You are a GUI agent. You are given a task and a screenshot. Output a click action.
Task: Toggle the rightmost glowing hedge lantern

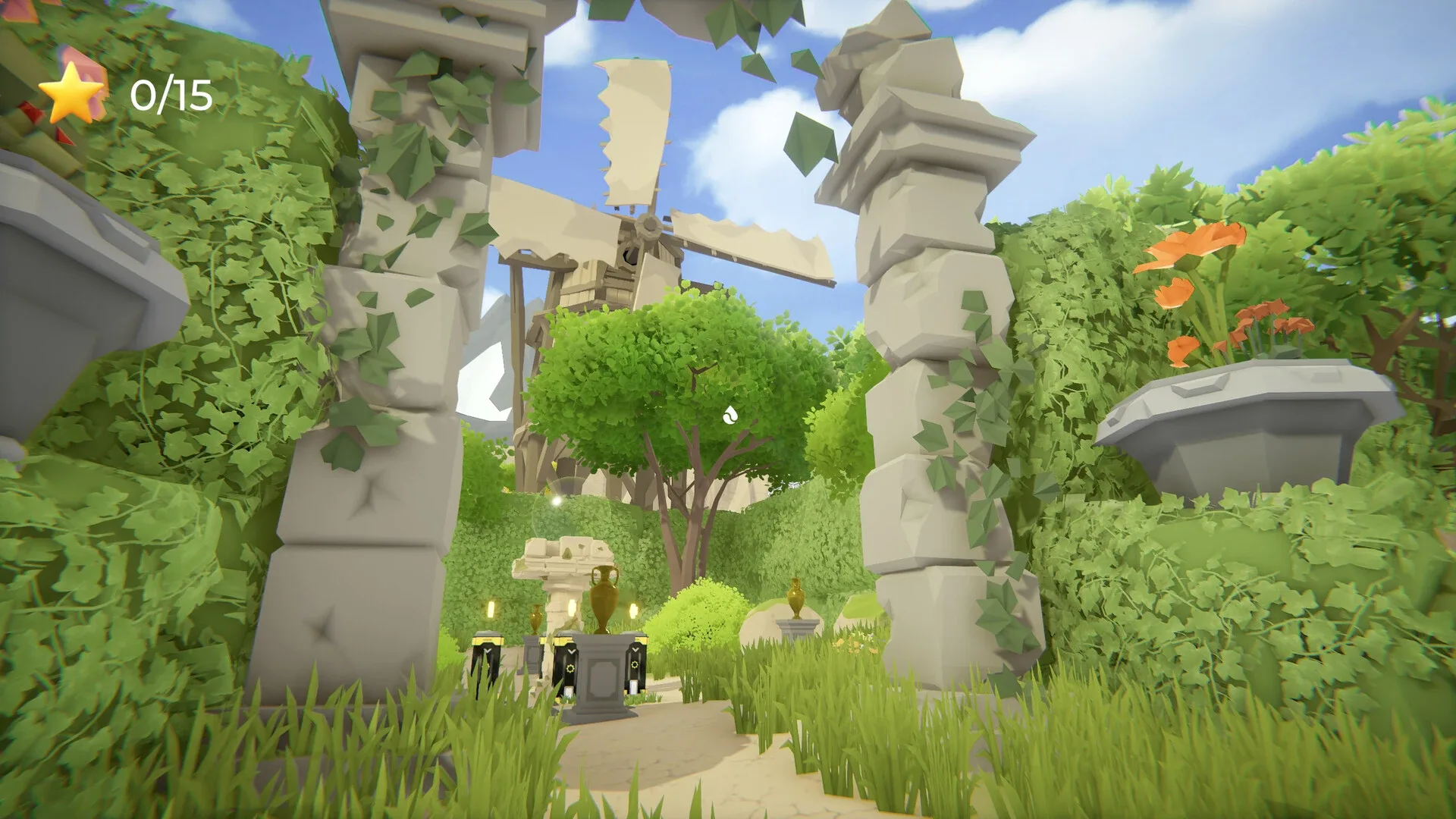point(632,610)
